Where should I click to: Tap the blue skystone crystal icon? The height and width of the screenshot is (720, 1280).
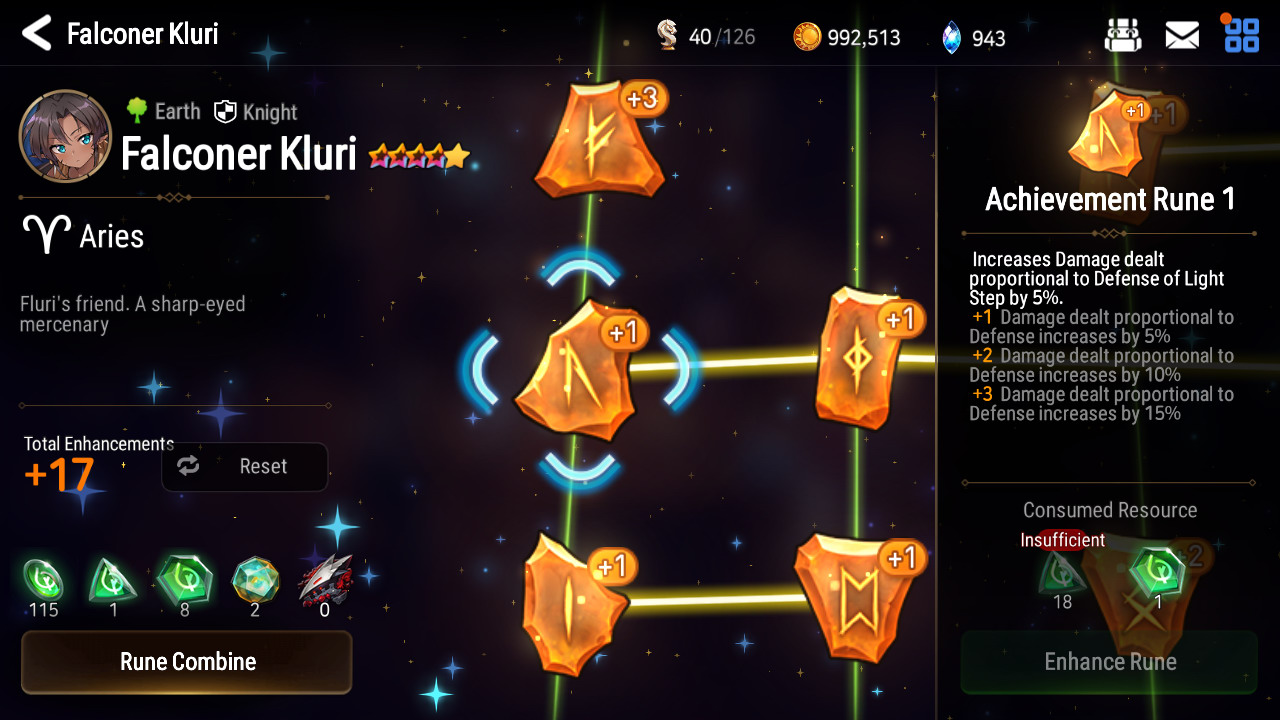click(951, 38)
